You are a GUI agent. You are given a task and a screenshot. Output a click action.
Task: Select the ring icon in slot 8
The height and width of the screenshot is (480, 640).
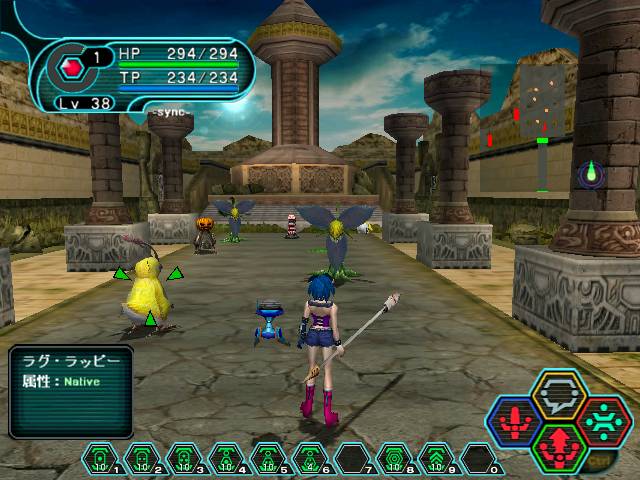(x=394, y=459)
